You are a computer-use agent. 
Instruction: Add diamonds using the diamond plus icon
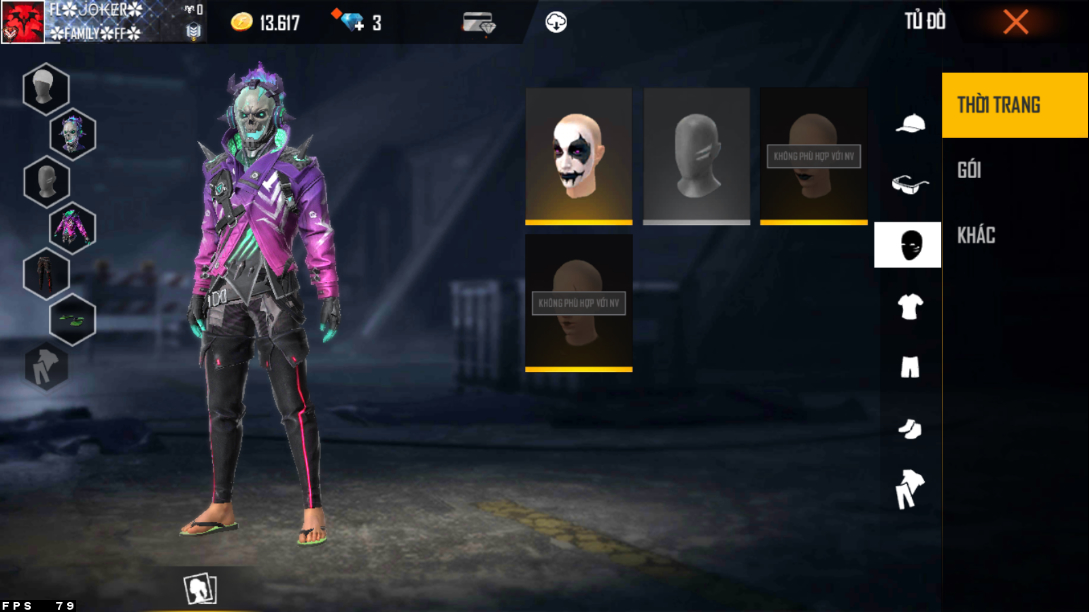353,22
